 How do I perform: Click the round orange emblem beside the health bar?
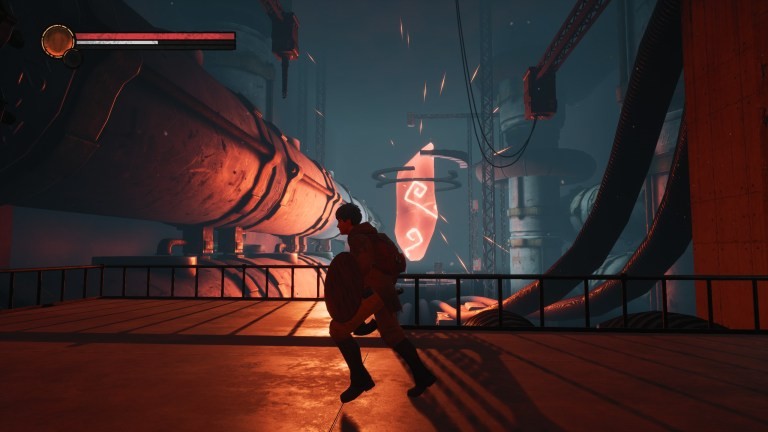click(58, 41)
